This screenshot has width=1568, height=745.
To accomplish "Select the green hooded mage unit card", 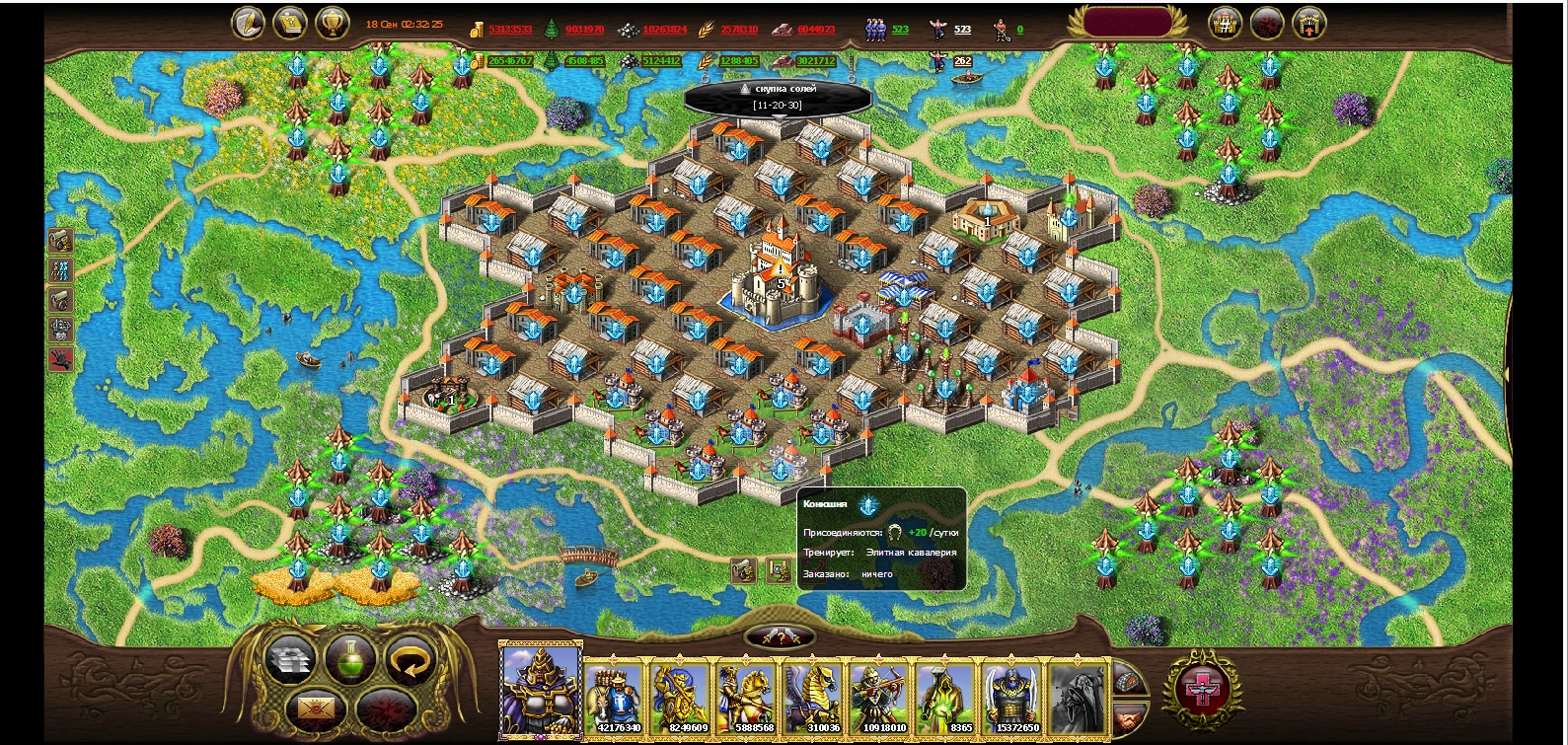I will tap(945, 697).
